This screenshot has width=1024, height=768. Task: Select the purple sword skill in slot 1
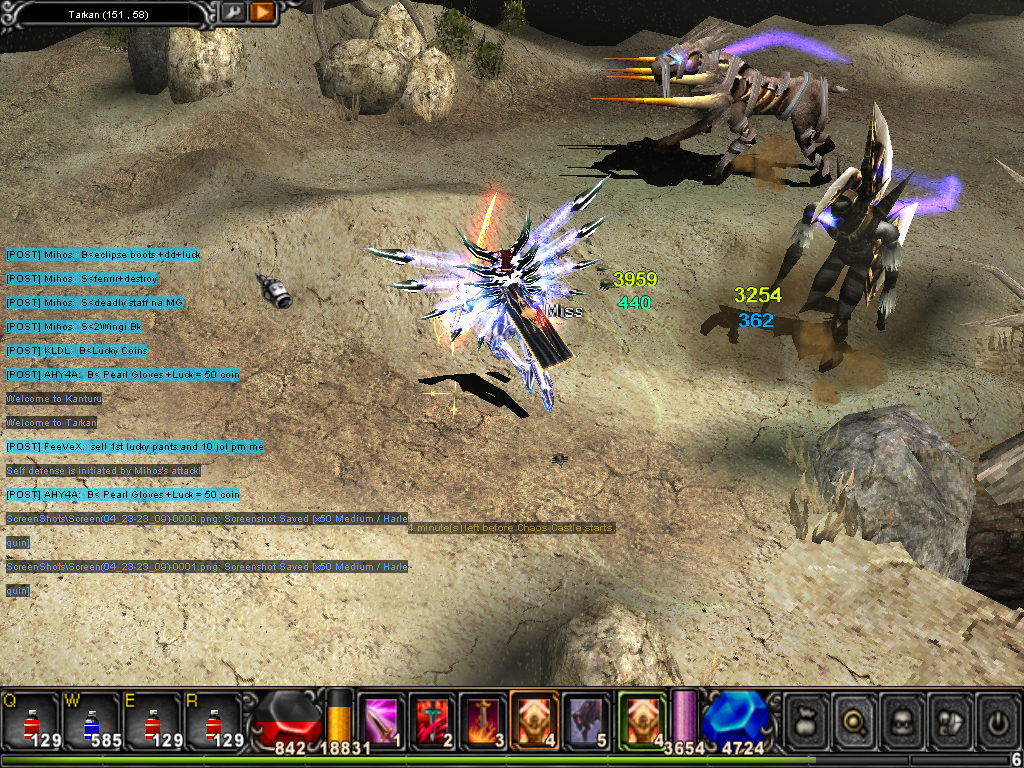(380, 720)
